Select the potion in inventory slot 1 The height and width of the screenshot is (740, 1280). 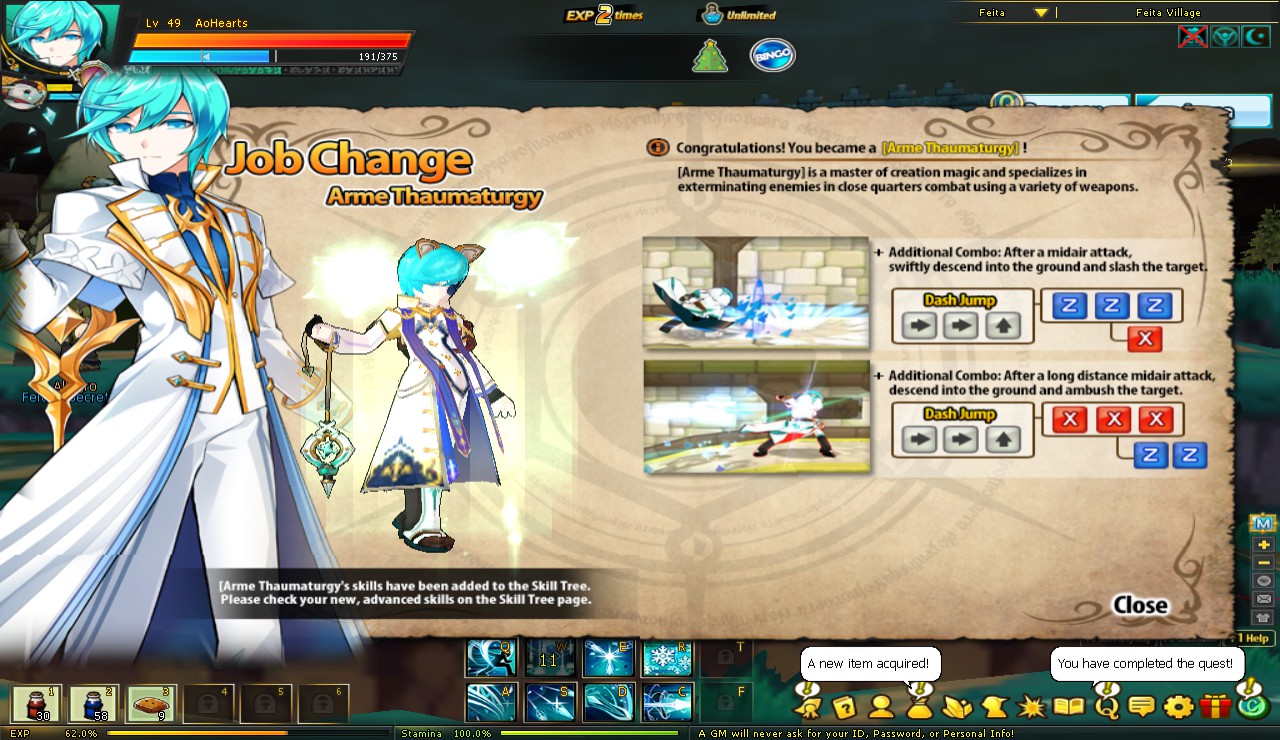(37, 703)
